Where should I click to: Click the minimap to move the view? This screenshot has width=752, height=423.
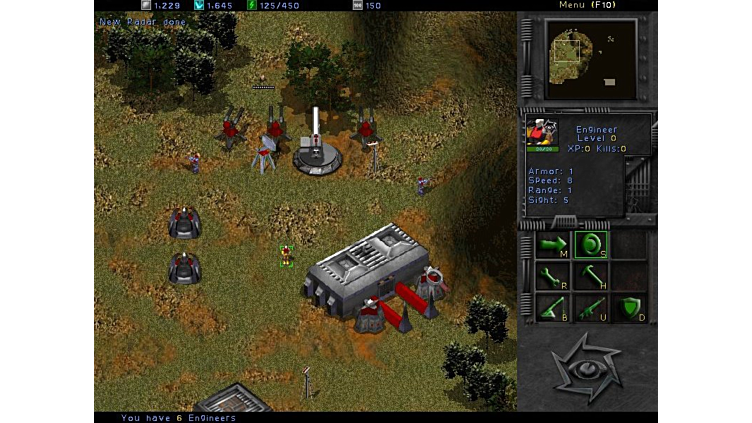tap(588, 58)
